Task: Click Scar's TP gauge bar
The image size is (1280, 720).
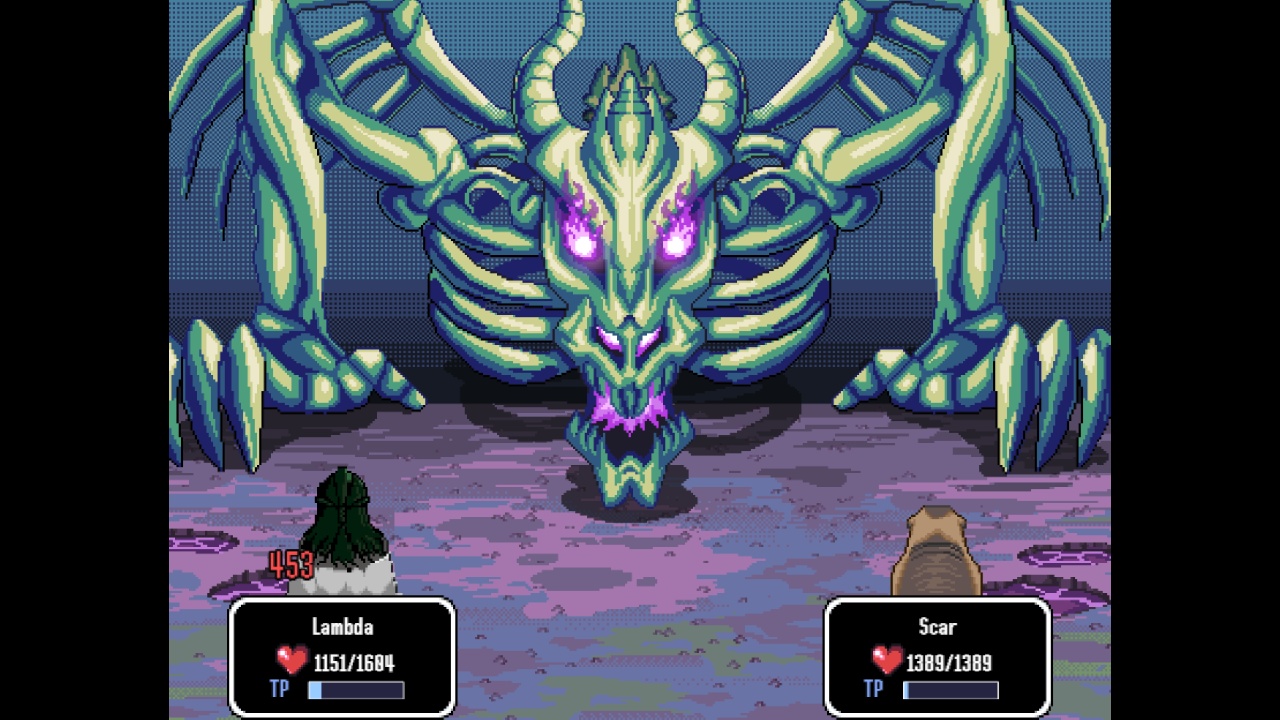Action: 950,689
